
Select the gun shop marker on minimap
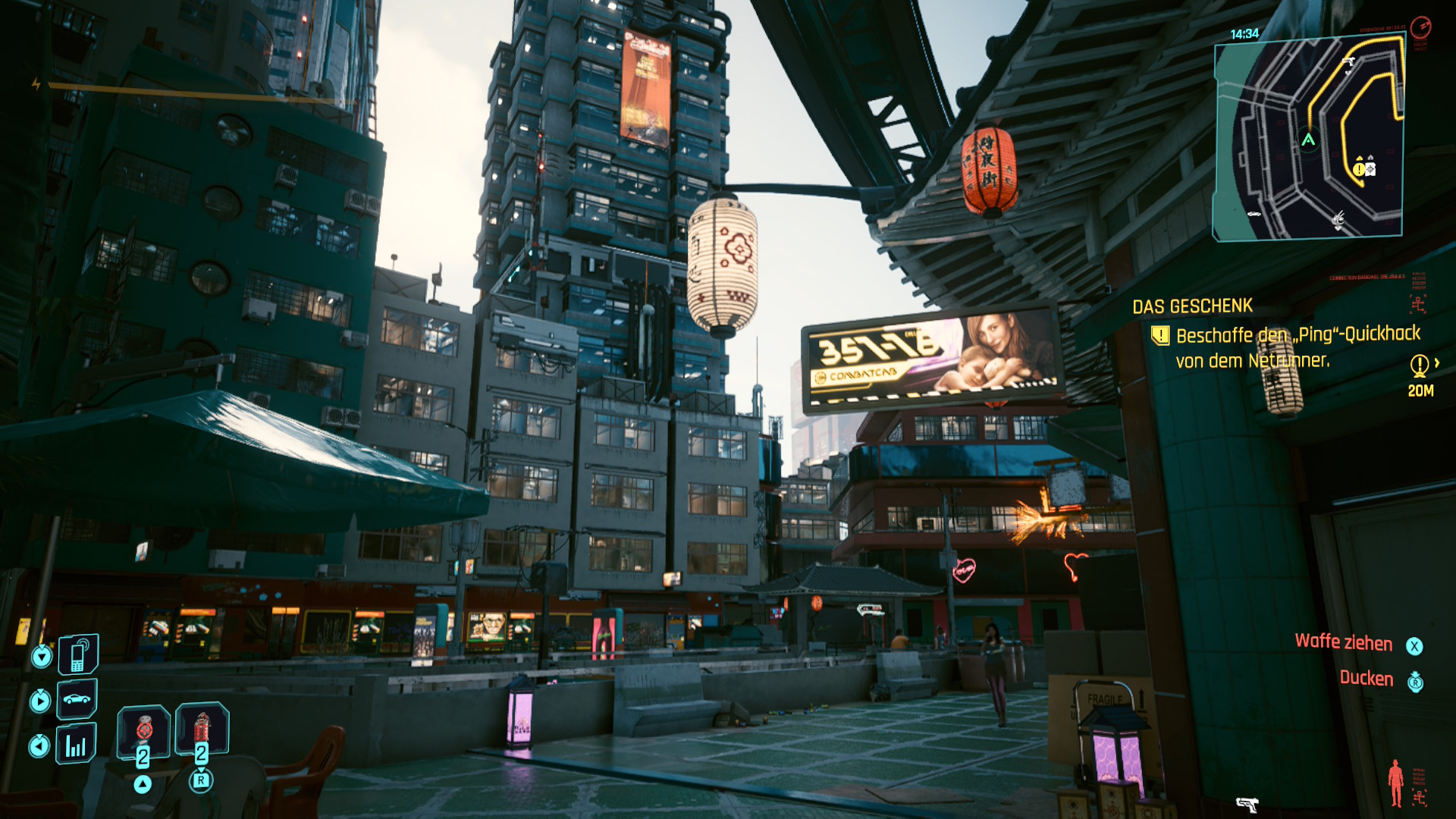1348,62
